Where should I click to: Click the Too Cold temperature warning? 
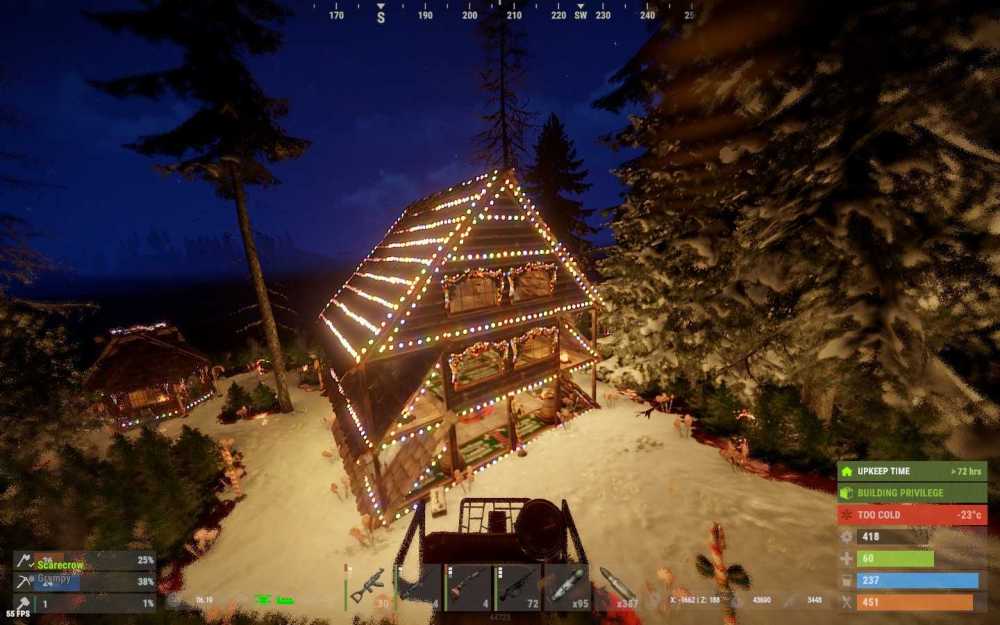pos(912,515)
